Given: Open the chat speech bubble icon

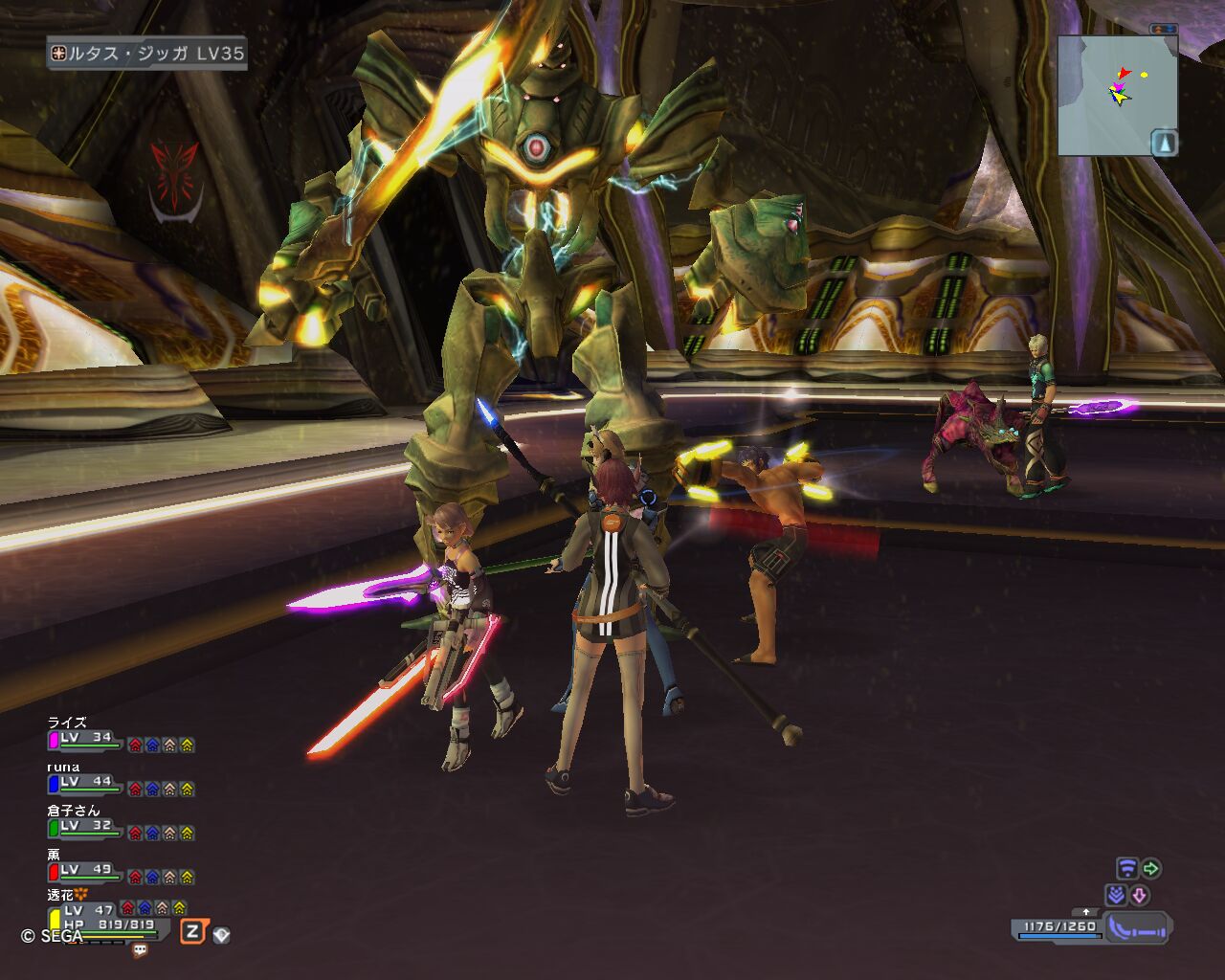Looking at the screenshot, I should pyautogui.click(x=141, y=950).
